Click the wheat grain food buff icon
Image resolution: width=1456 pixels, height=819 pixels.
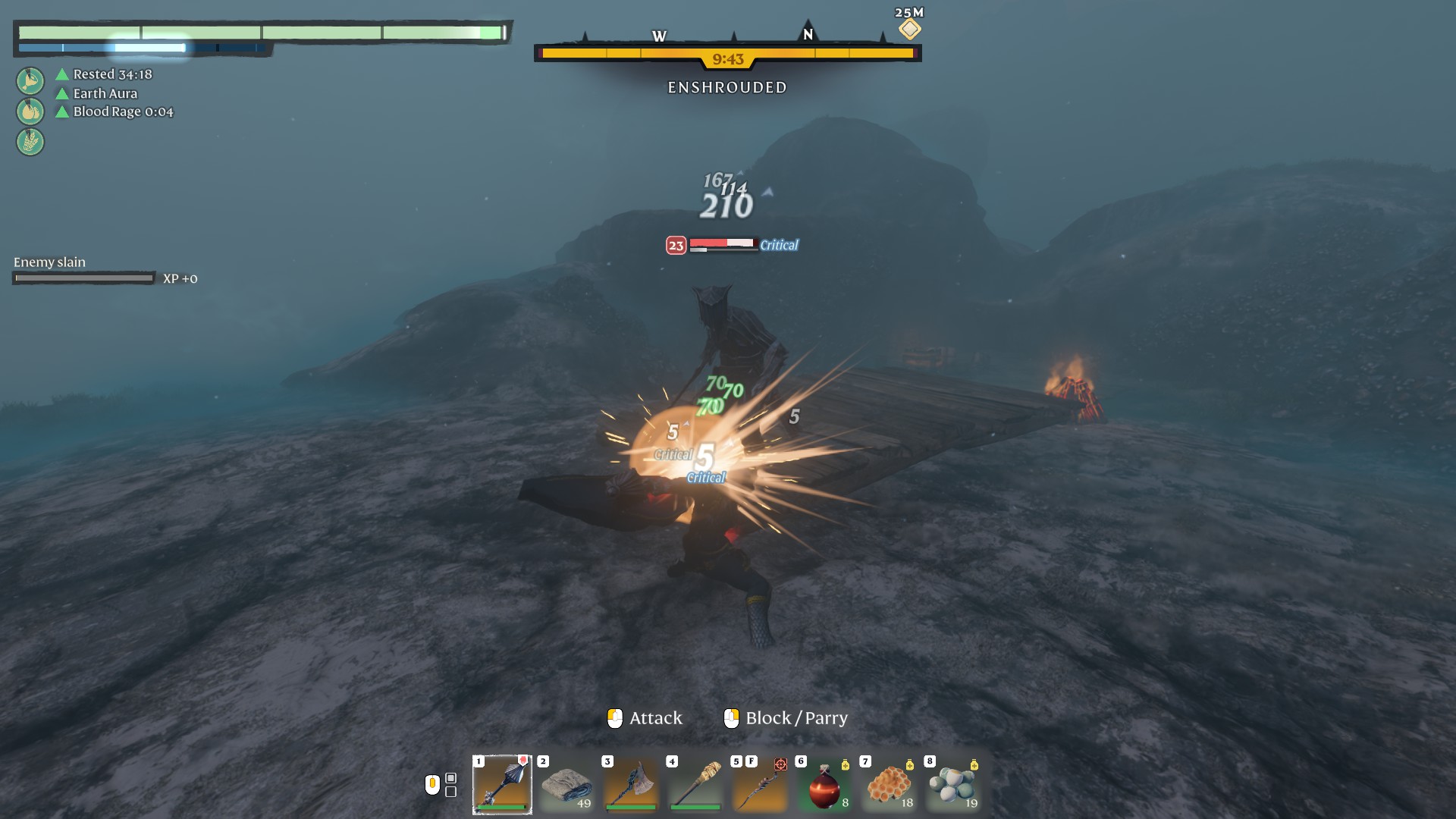tap(30, 142)
